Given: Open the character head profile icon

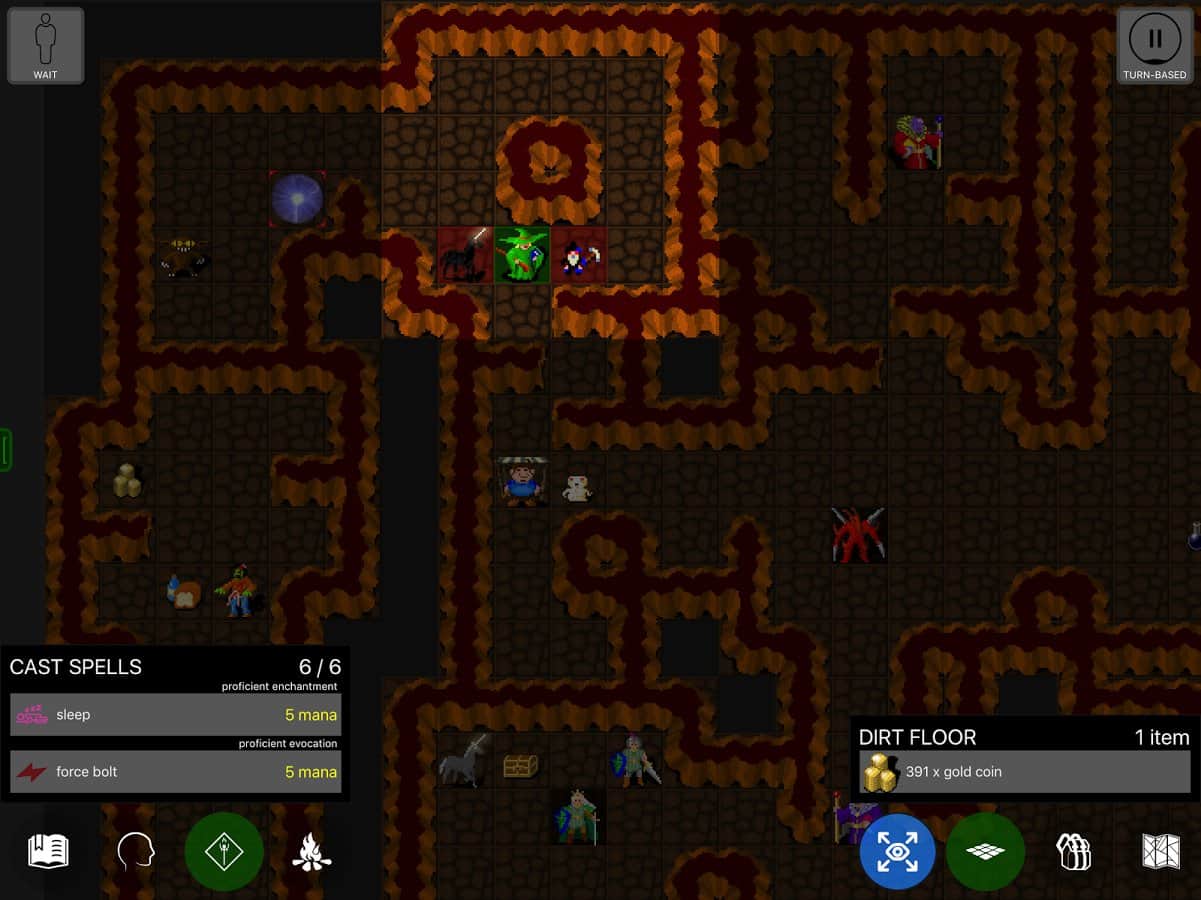Looking at the screenshot, I should [136, 852].
